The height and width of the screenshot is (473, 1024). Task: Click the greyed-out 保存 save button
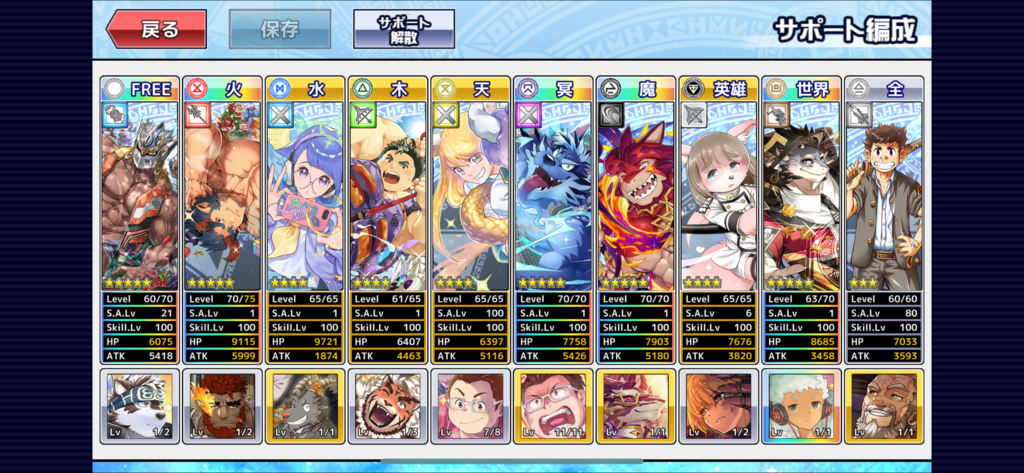point(280,29)
